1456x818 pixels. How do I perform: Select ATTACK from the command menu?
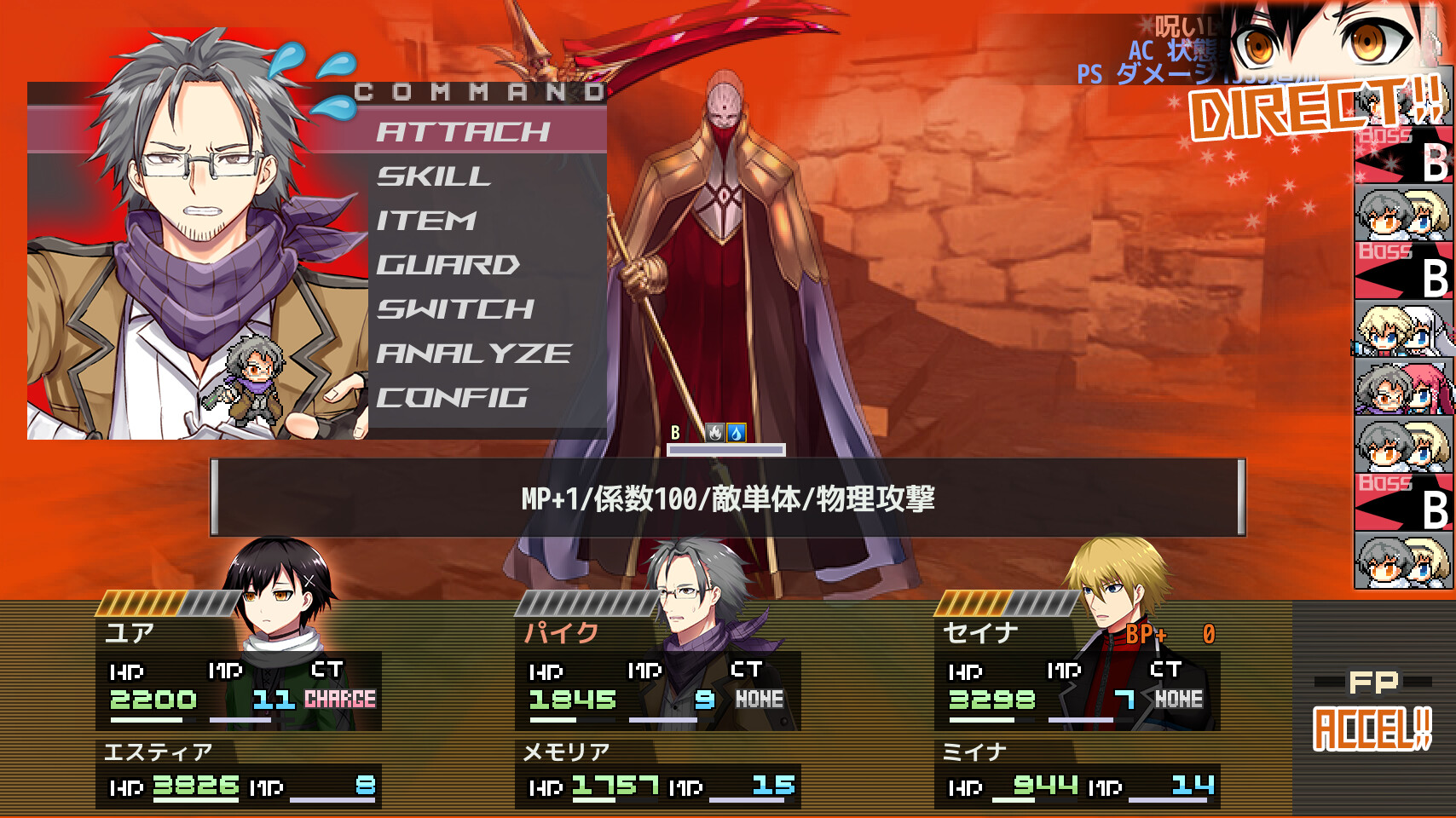coord(465,132)
